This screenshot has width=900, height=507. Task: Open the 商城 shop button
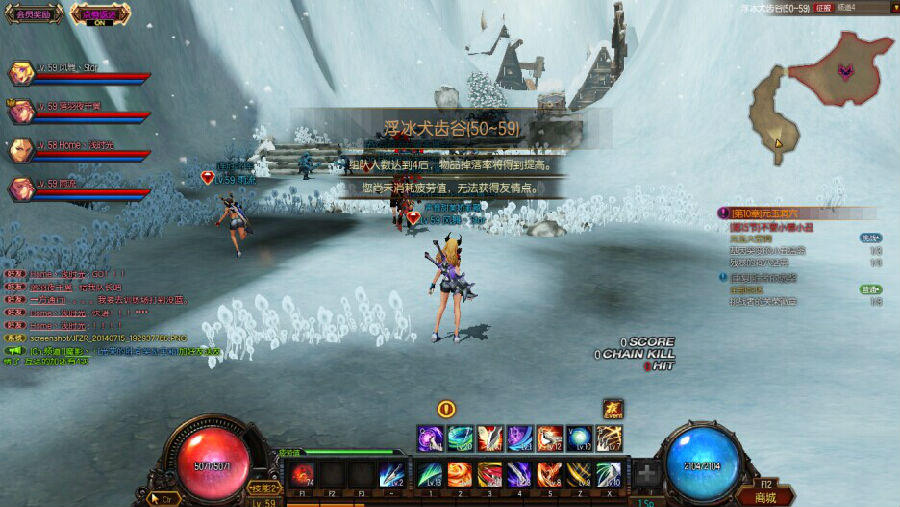[765, 497]
